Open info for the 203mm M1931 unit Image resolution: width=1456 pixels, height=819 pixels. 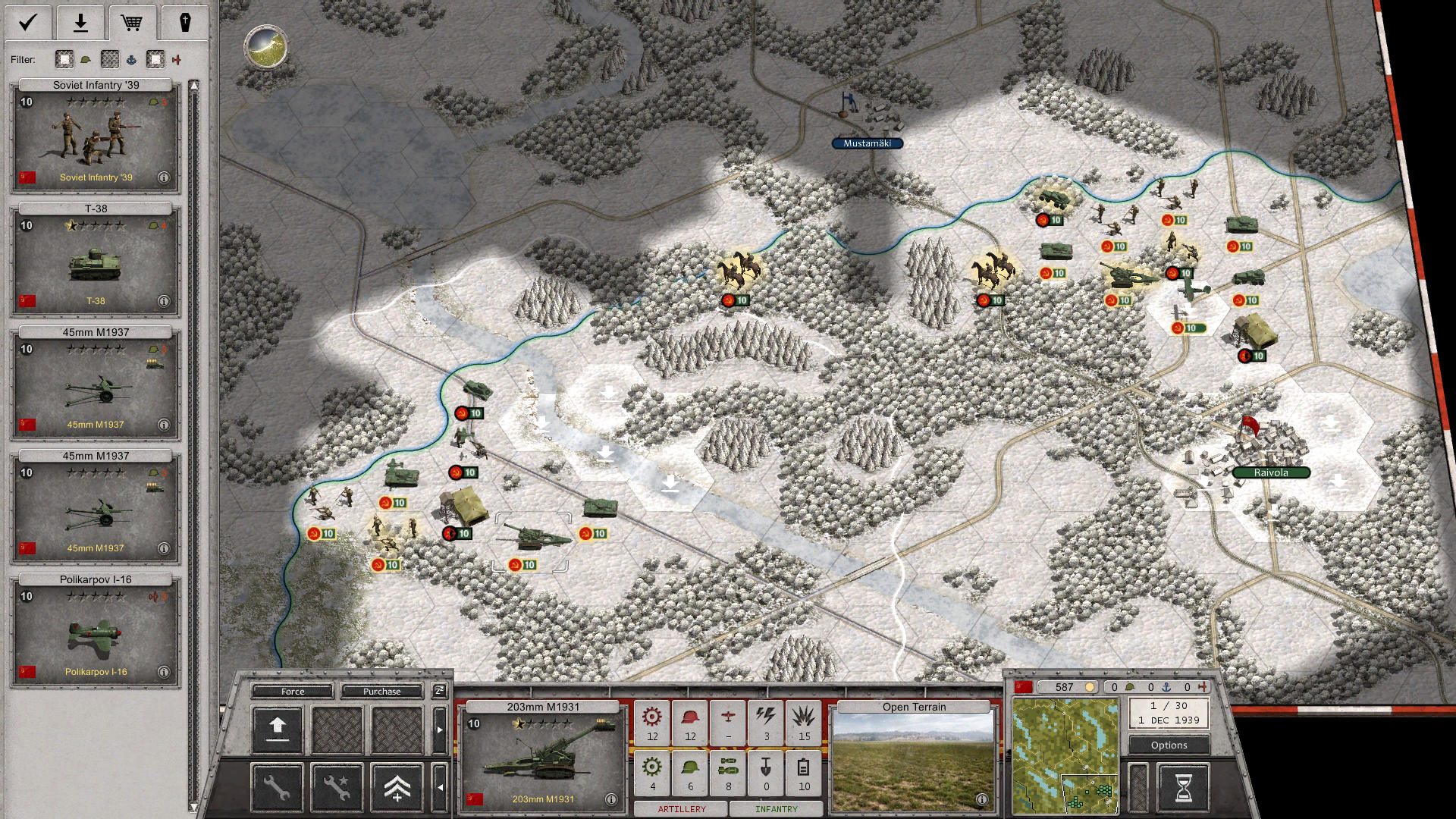point(611,799)
